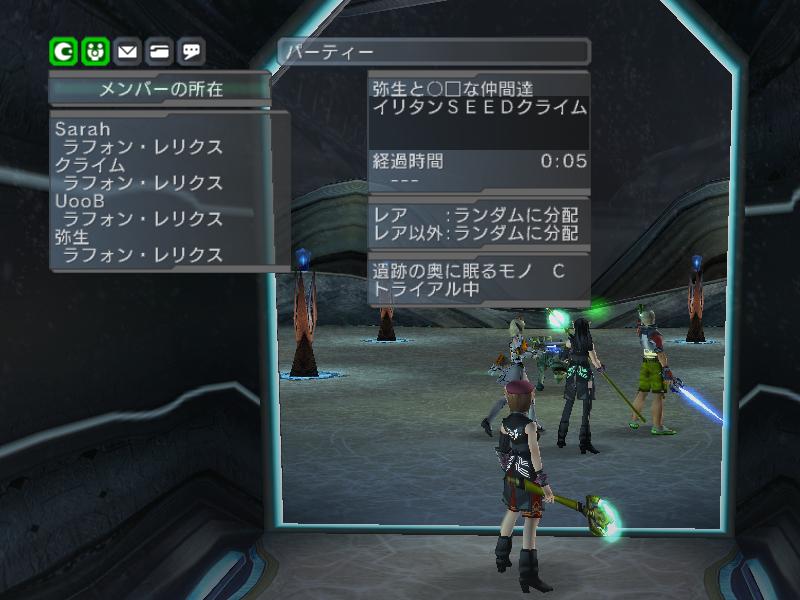Click the green crescent status icon
The height and width of the screenshot is (600, 800).
(64, 50)
